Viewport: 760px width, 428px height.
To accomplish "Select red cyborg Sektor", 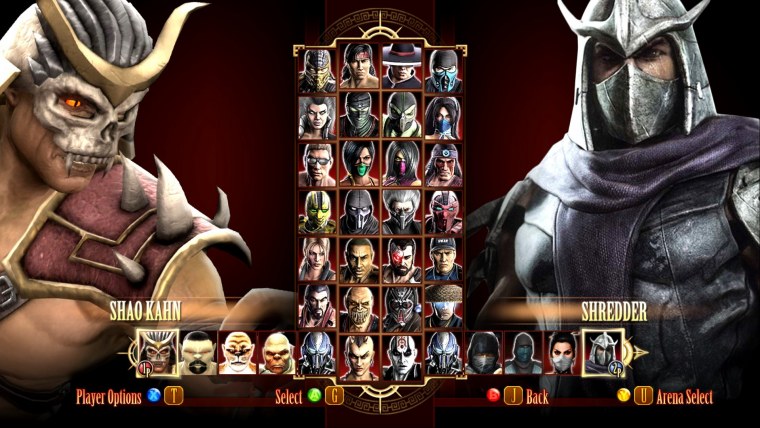I will [x=443, y=212].
